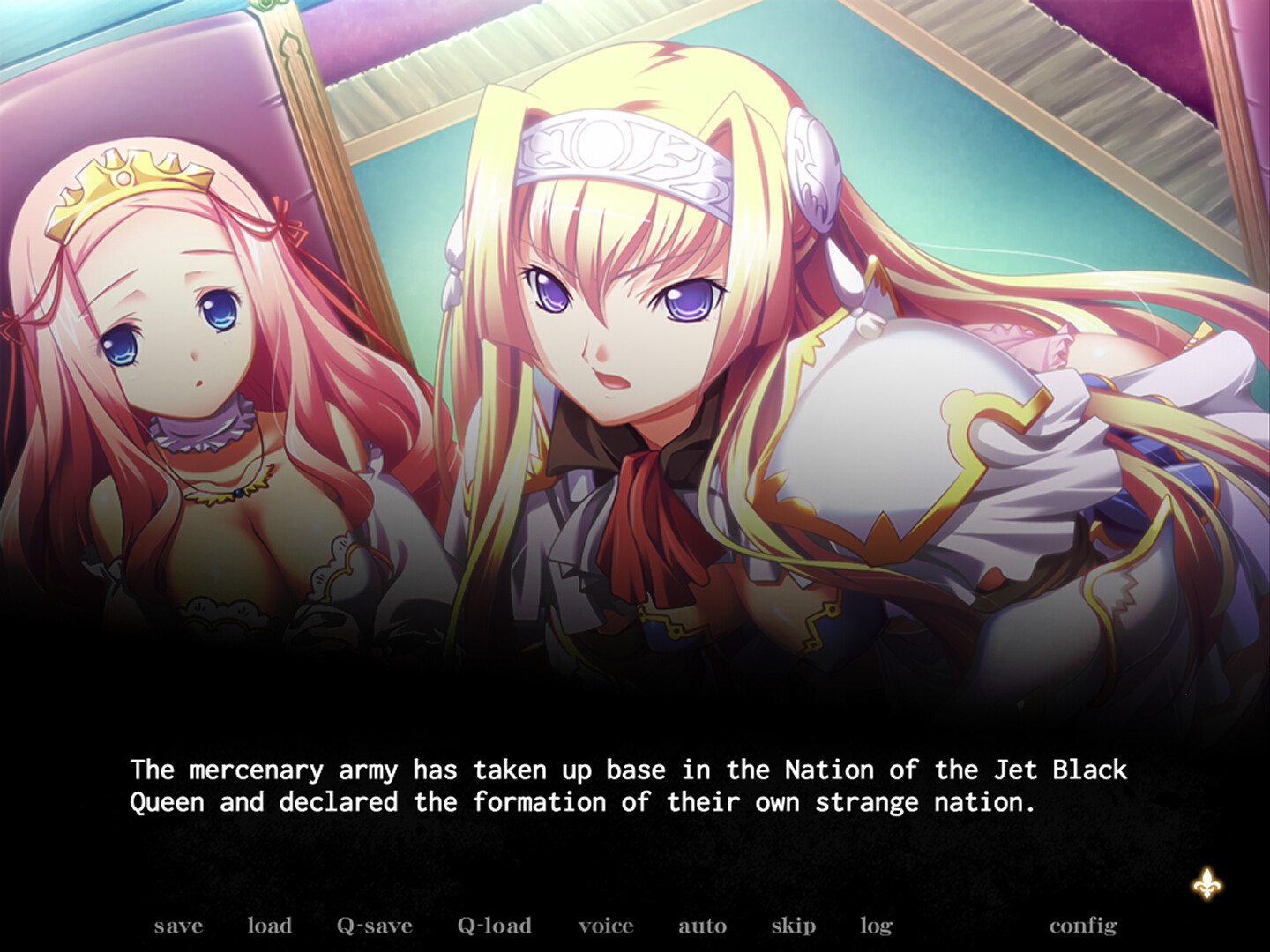Open the backlog via log option

tap(874, 926)
